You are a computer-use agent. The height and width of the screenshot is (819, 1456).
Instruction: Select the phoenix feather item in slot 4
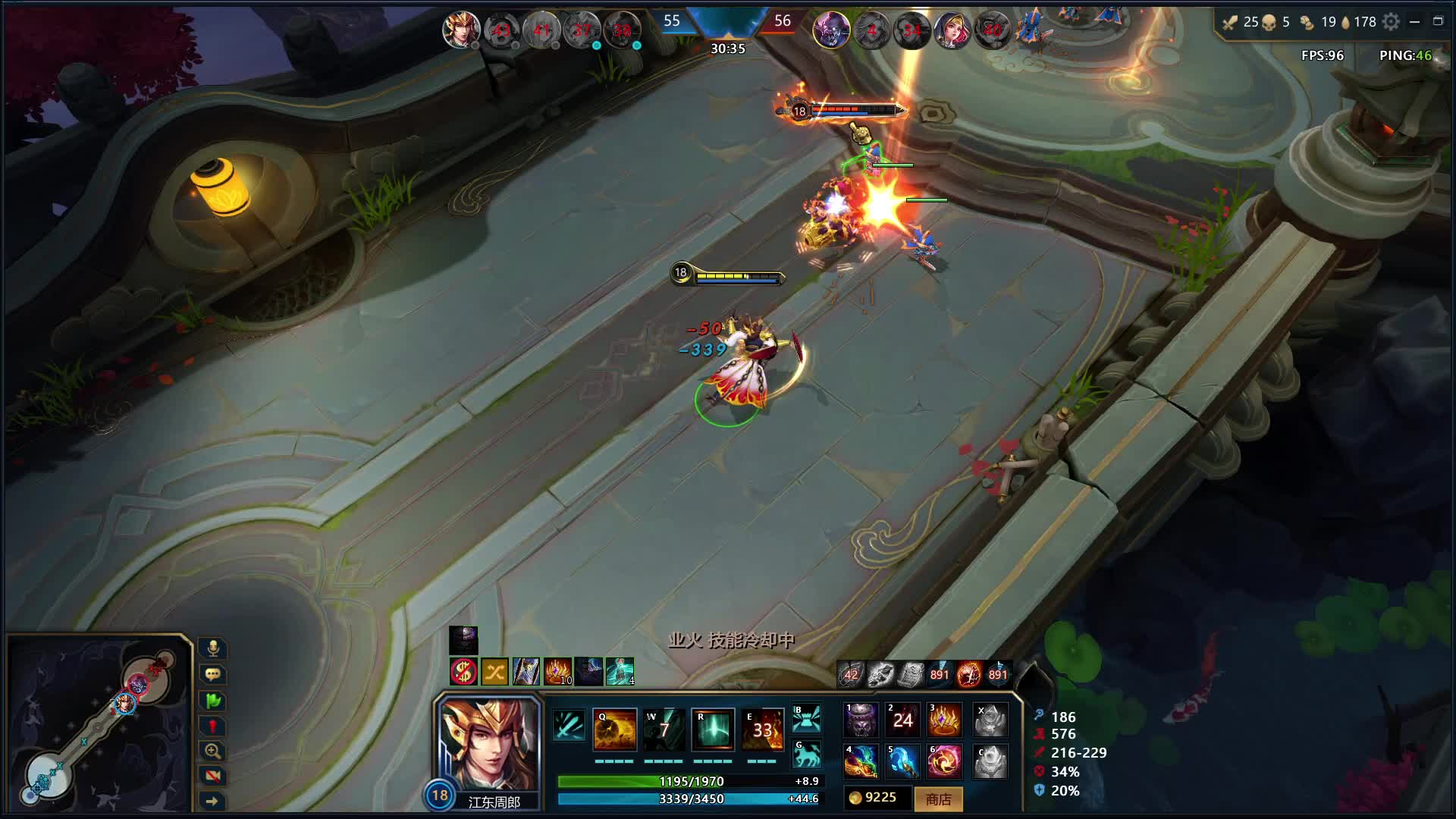pos(861,761)
